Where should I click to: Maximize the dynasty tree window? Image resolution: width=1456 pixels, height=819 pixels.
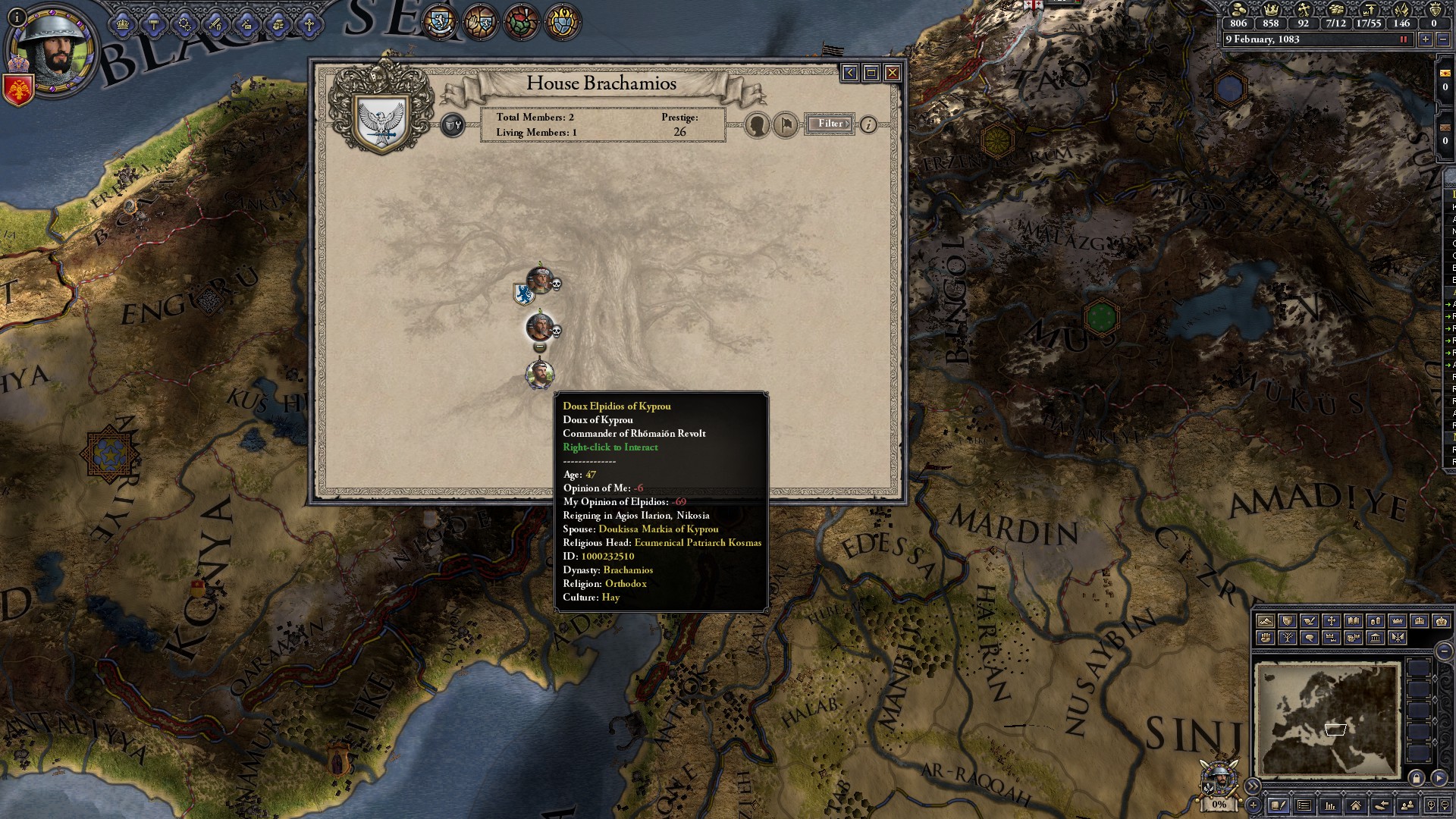tap(871, 73)
